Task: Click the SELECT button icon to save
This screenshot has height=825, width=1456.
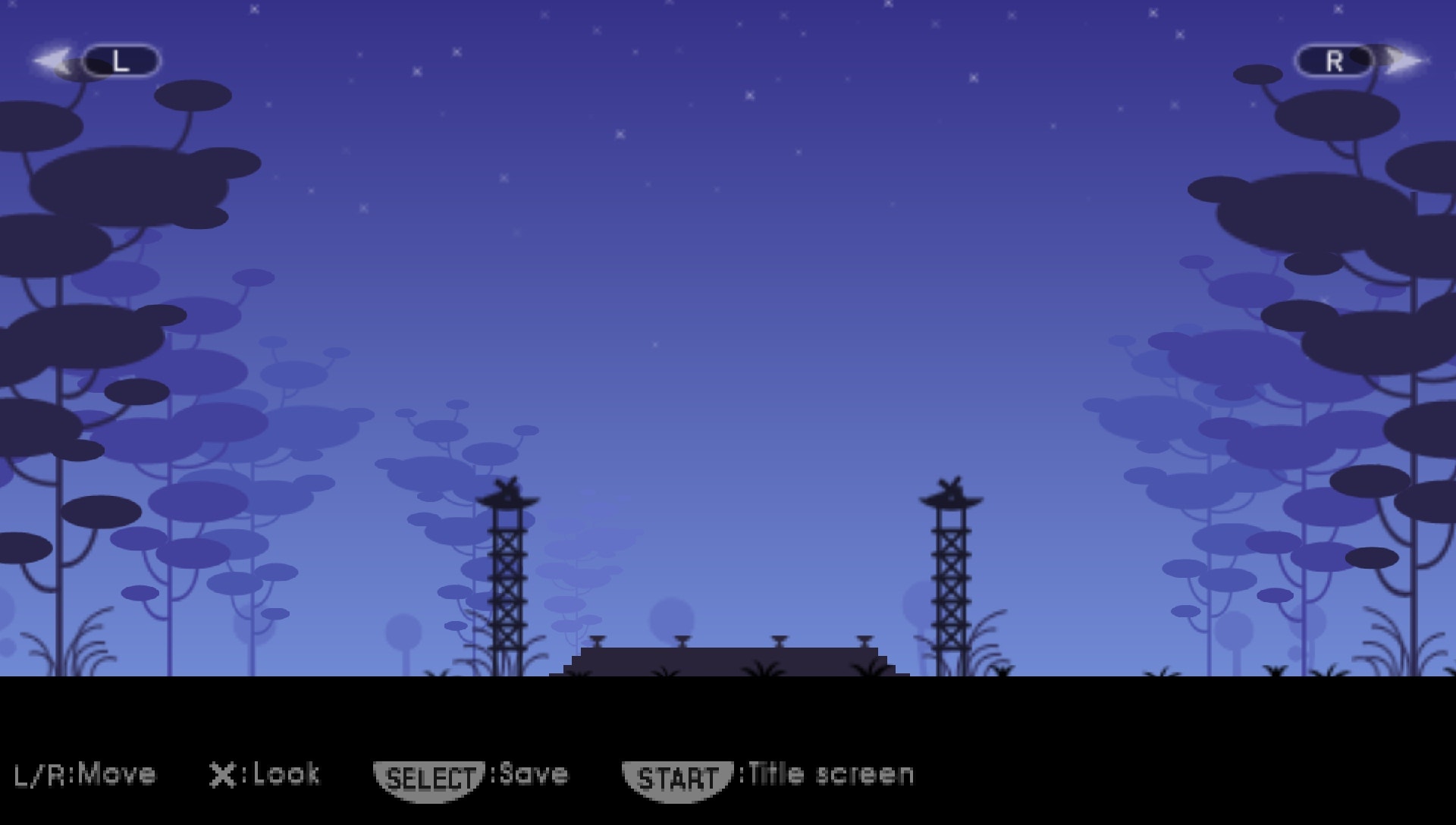Action: click(x=429, y=774)
